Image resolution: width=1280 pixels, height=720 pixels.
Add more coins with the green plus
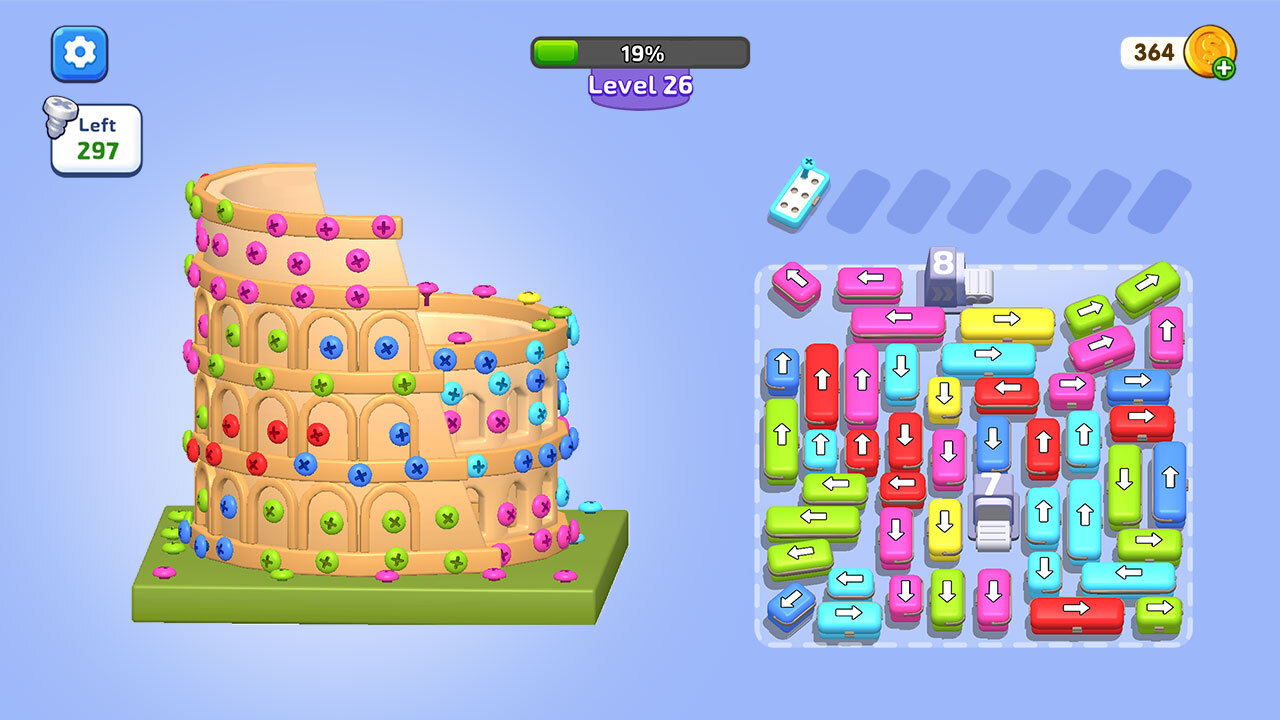(1223, 68)
